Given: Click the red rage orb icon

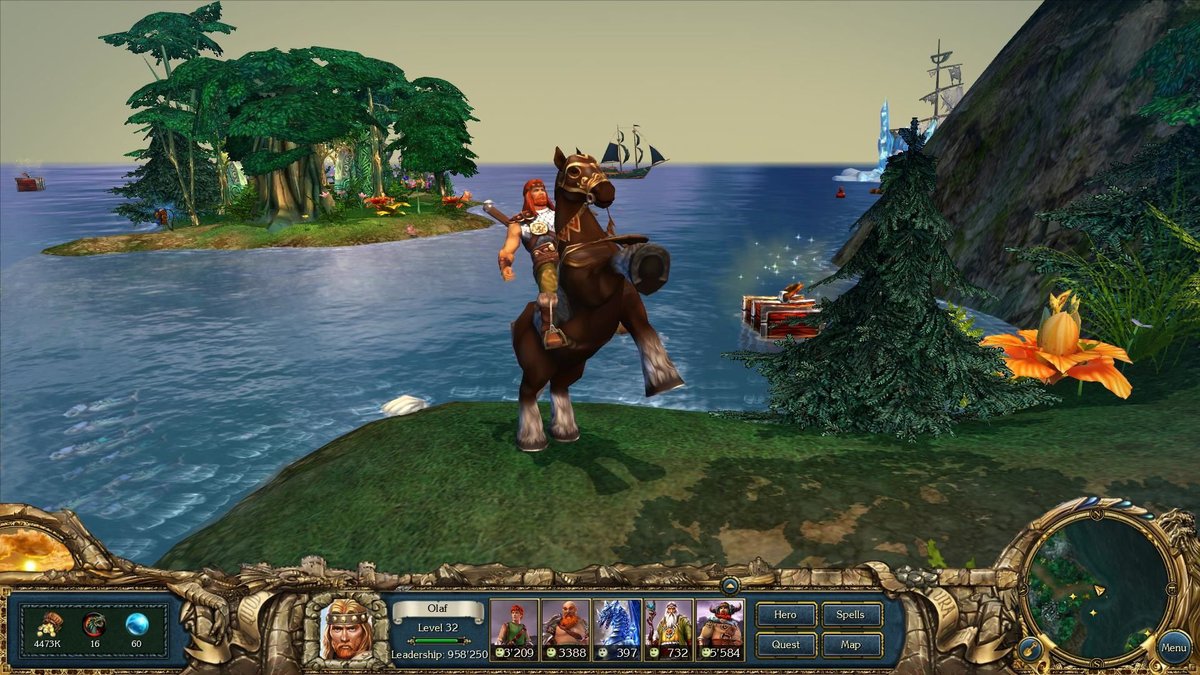Looking at the screenshot, I should pyautogui.click(x=94, y=624).
